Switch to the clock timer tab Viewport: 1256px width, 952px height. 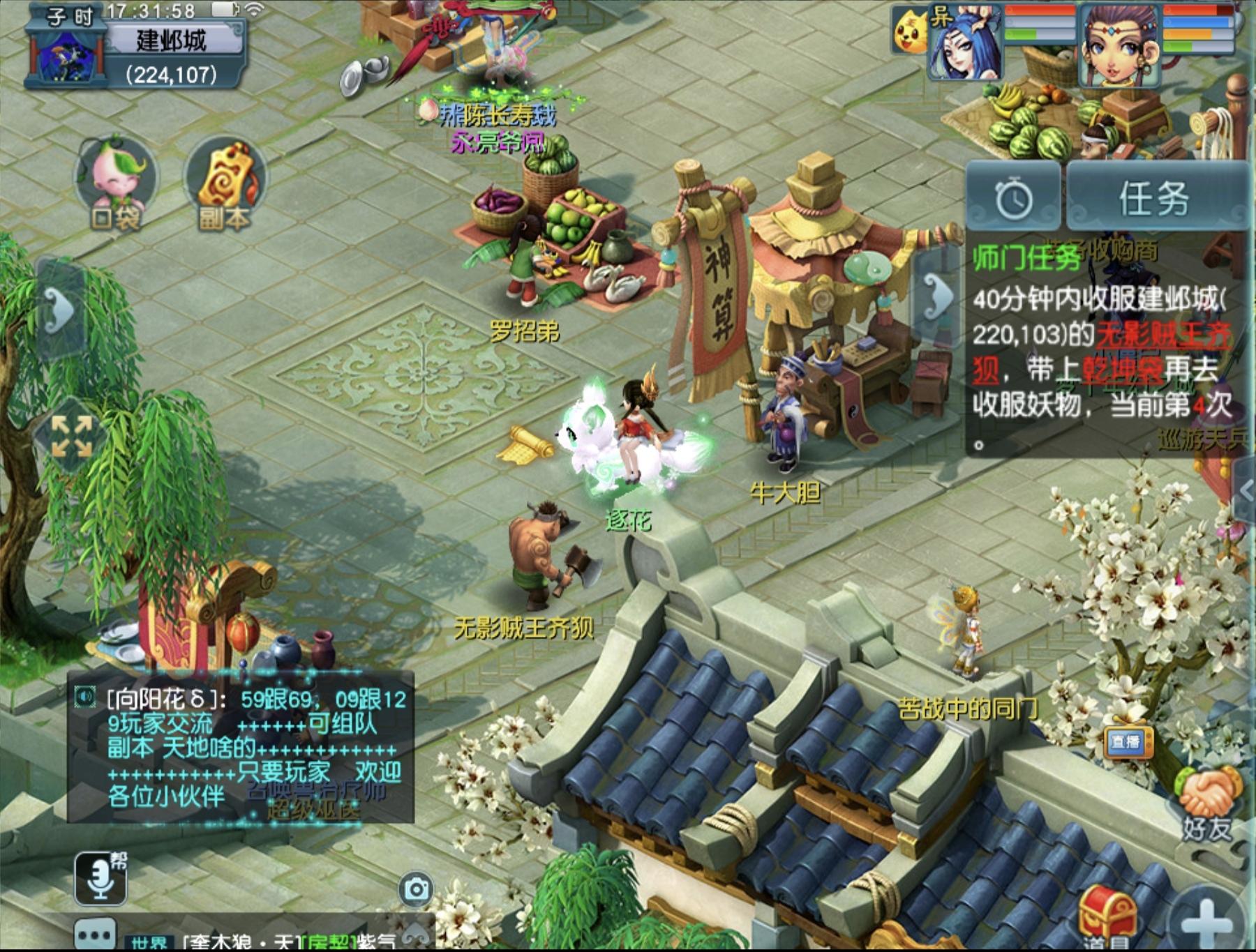(1013, 198)
